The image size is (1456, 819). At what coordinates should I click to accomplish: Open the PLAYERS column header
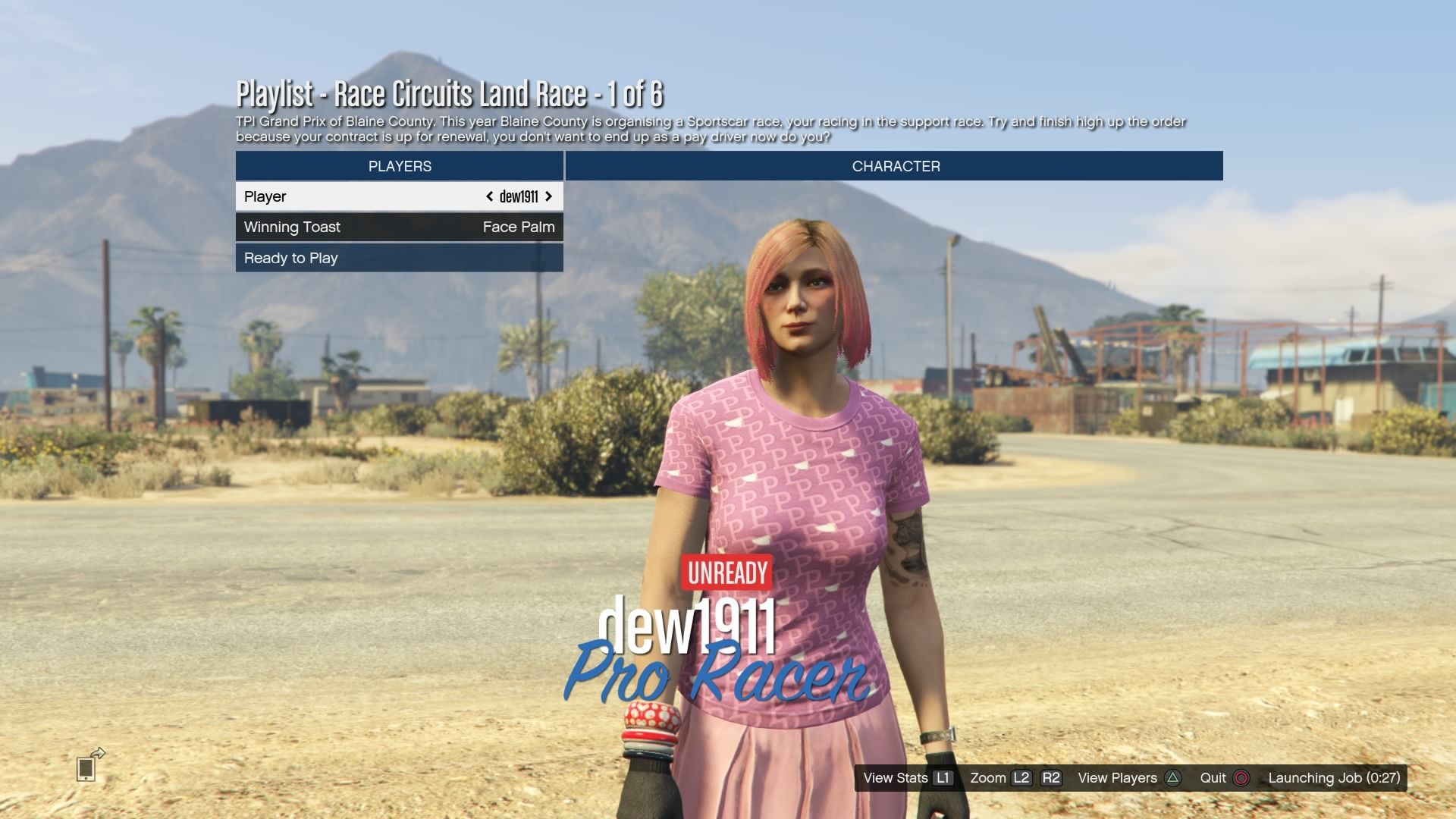[400, 166]
